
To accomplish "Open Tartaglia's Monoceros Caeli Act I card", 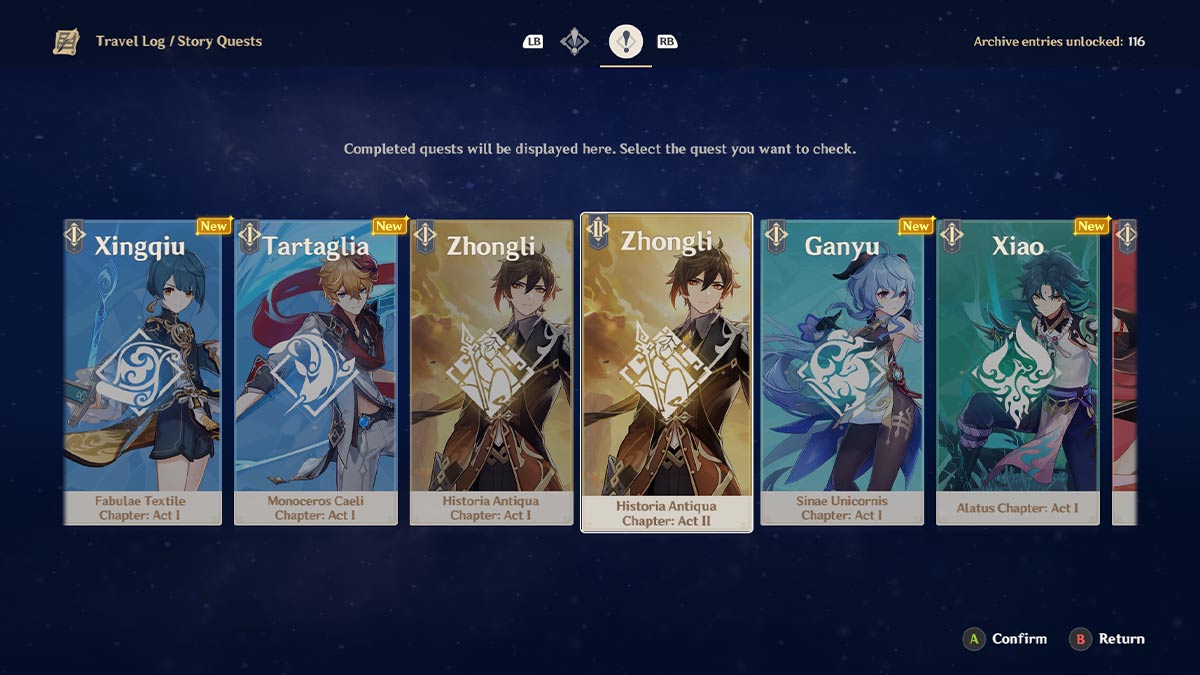I will tap(316, 372).
